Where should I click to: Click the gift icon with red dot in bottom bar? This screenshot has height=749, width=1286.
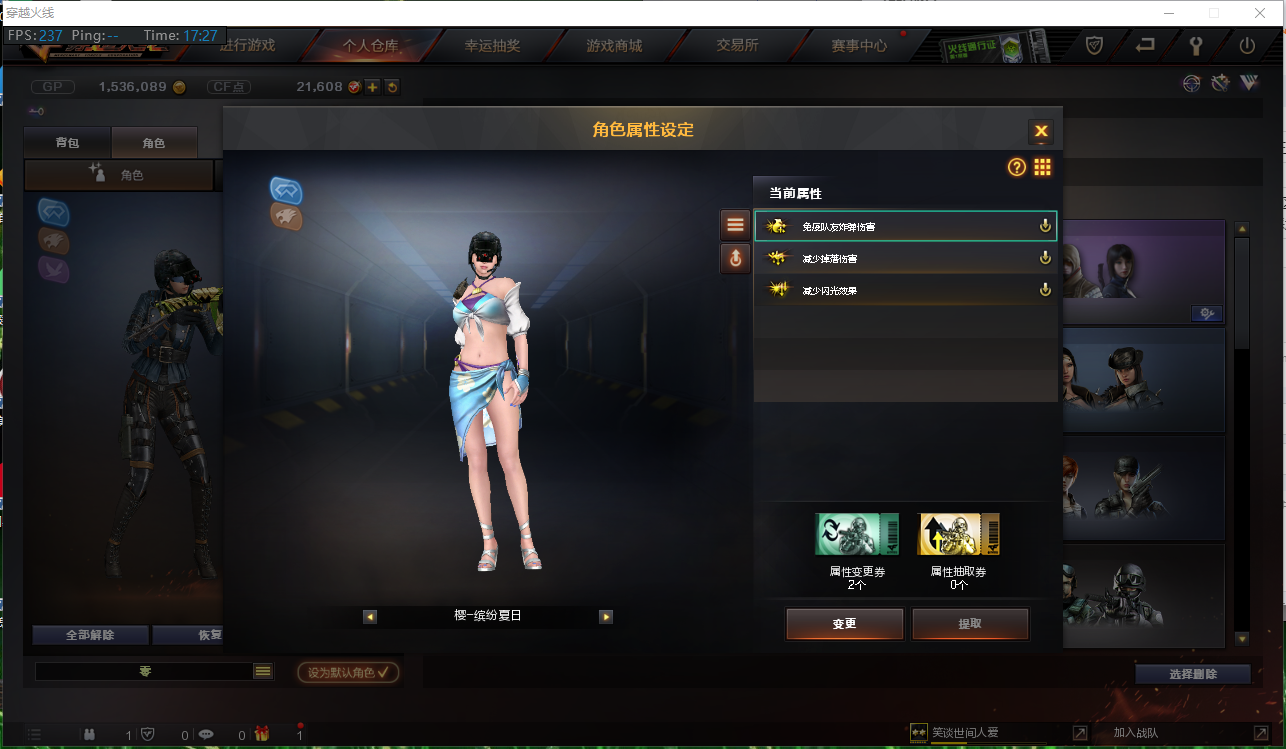[260, 733]
